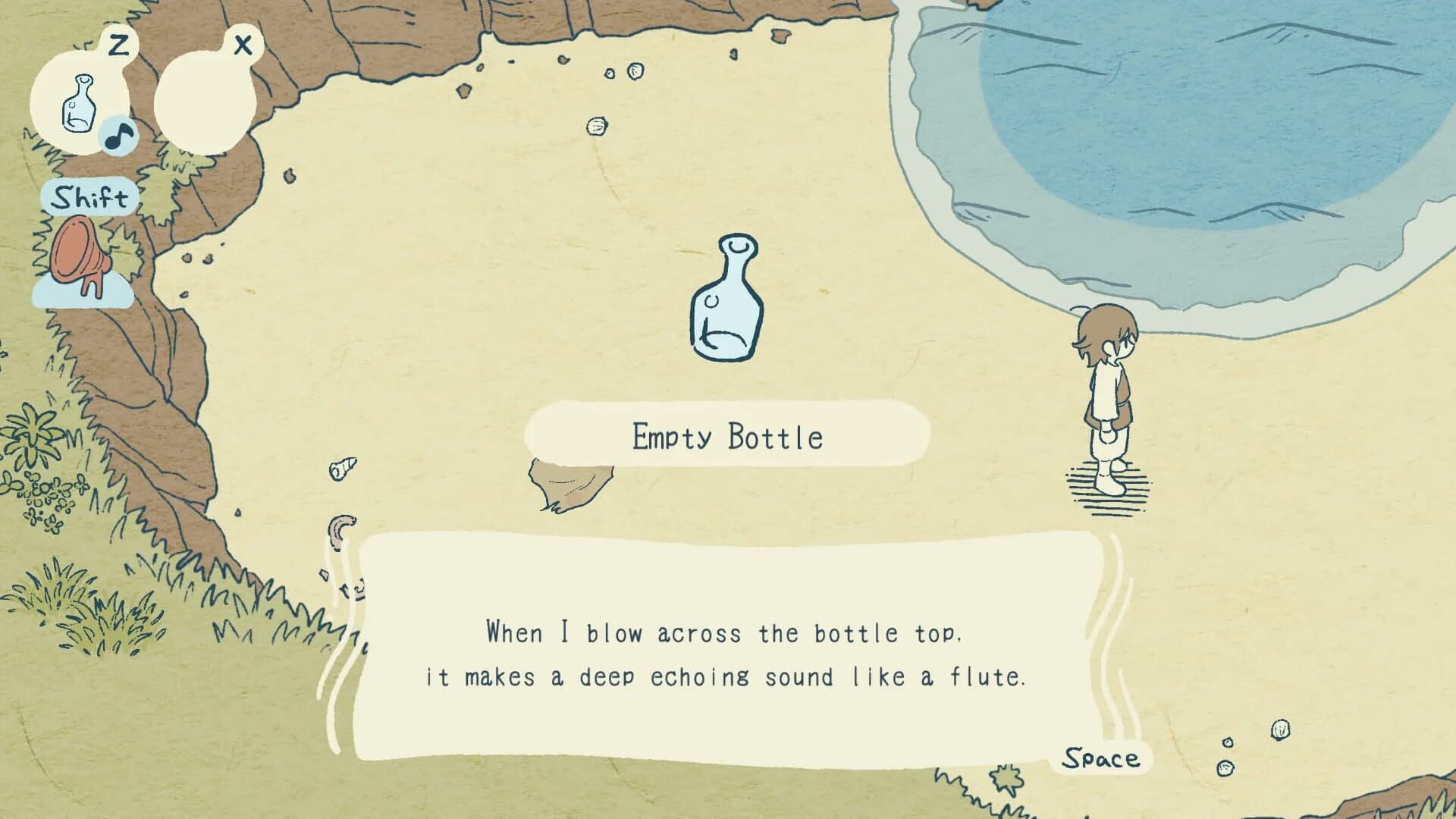Toggle the Shift call action
This screenshot has height=819, width=1456.
click(x=89, y=199)
